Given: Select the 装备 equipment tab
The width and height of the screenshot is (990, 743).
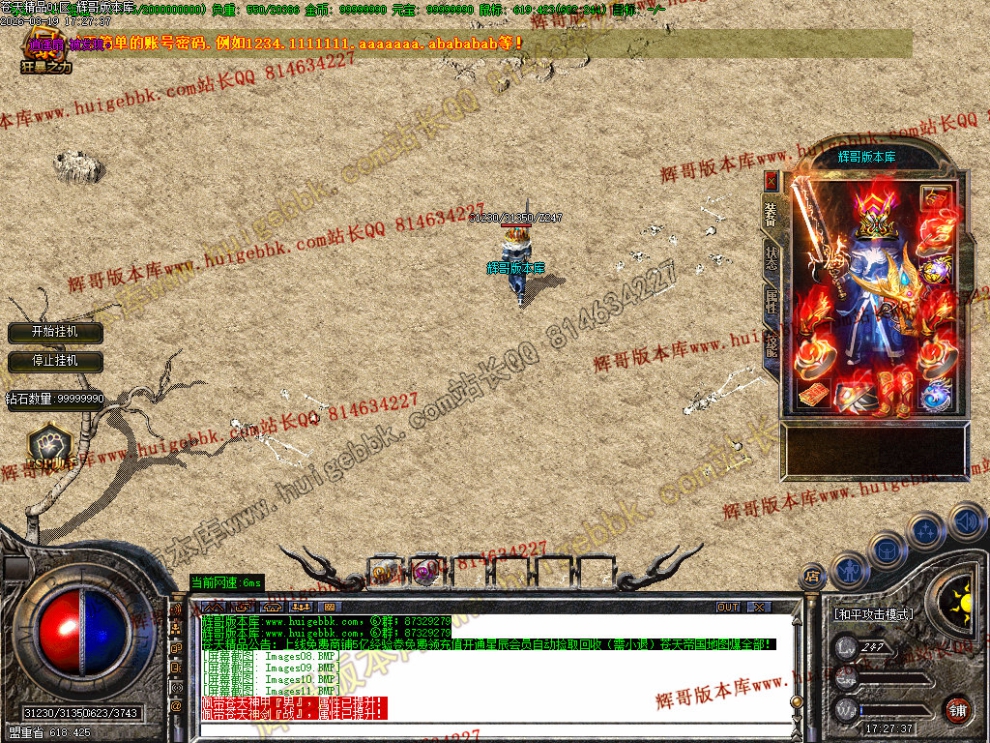Looking at the screenshot, I should point(771,213).
